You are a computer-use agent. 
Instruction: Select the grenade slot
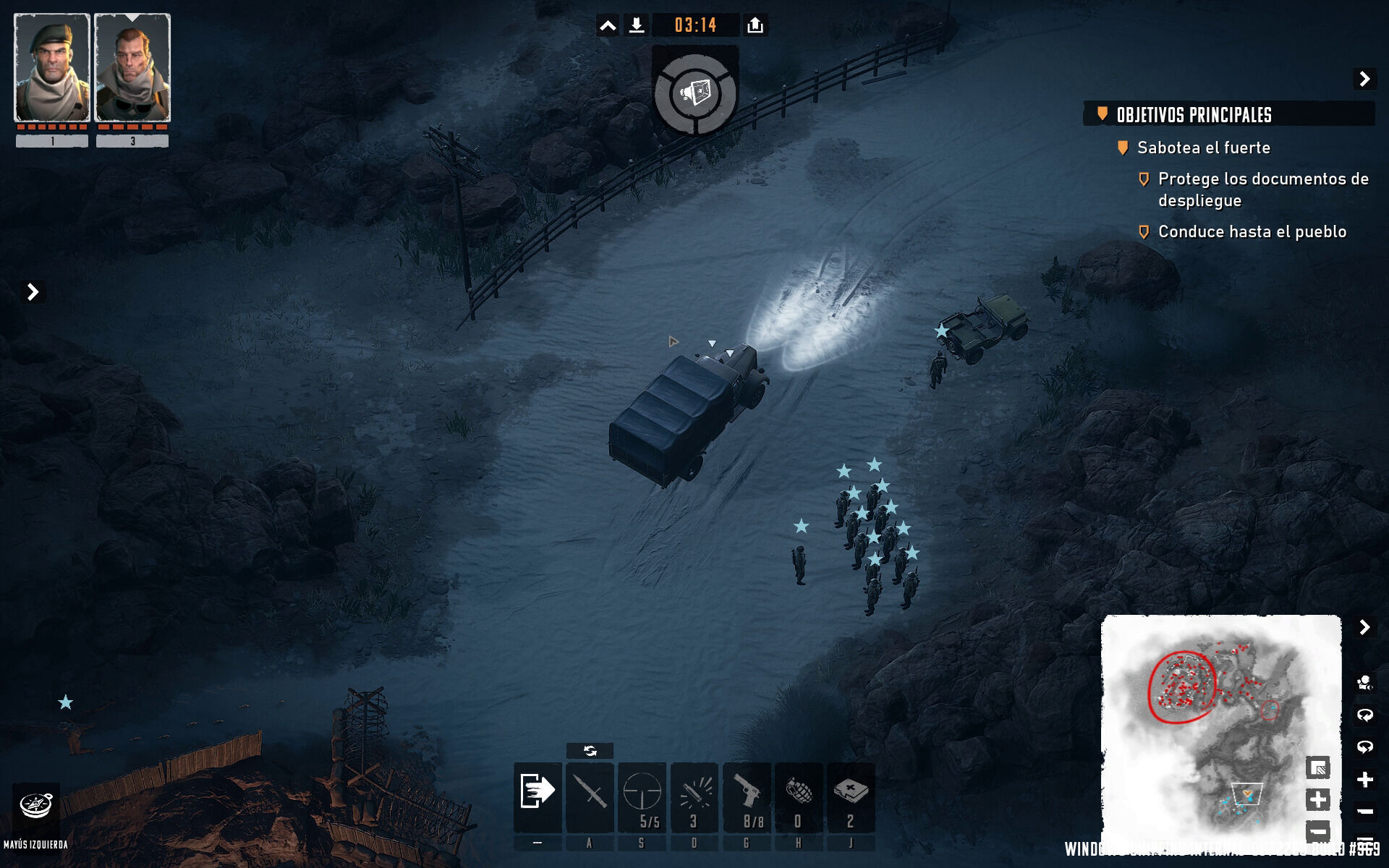pyautogui.click(x=799, y=796)
